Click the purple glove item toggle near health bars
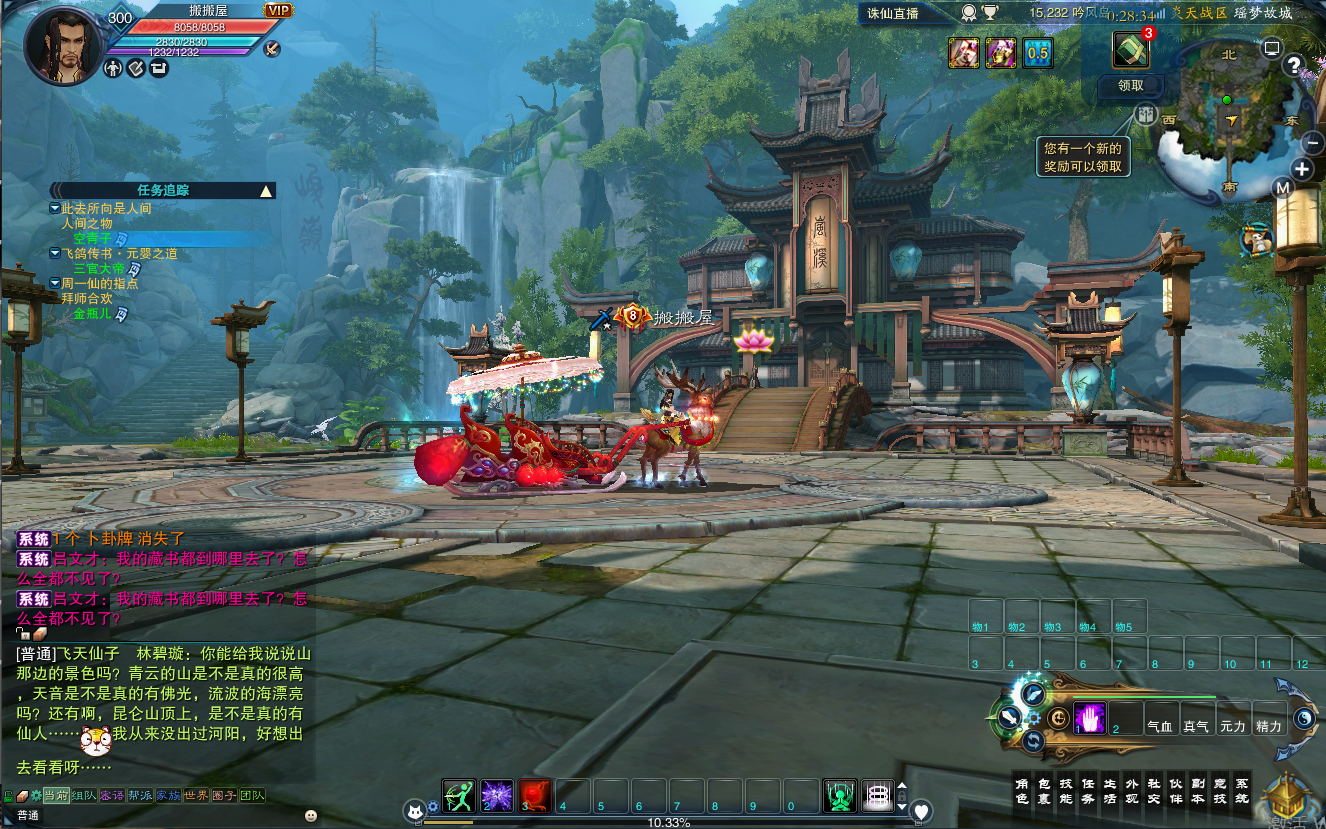This screenshot has width=1326, height=829. coord(1092,717)
